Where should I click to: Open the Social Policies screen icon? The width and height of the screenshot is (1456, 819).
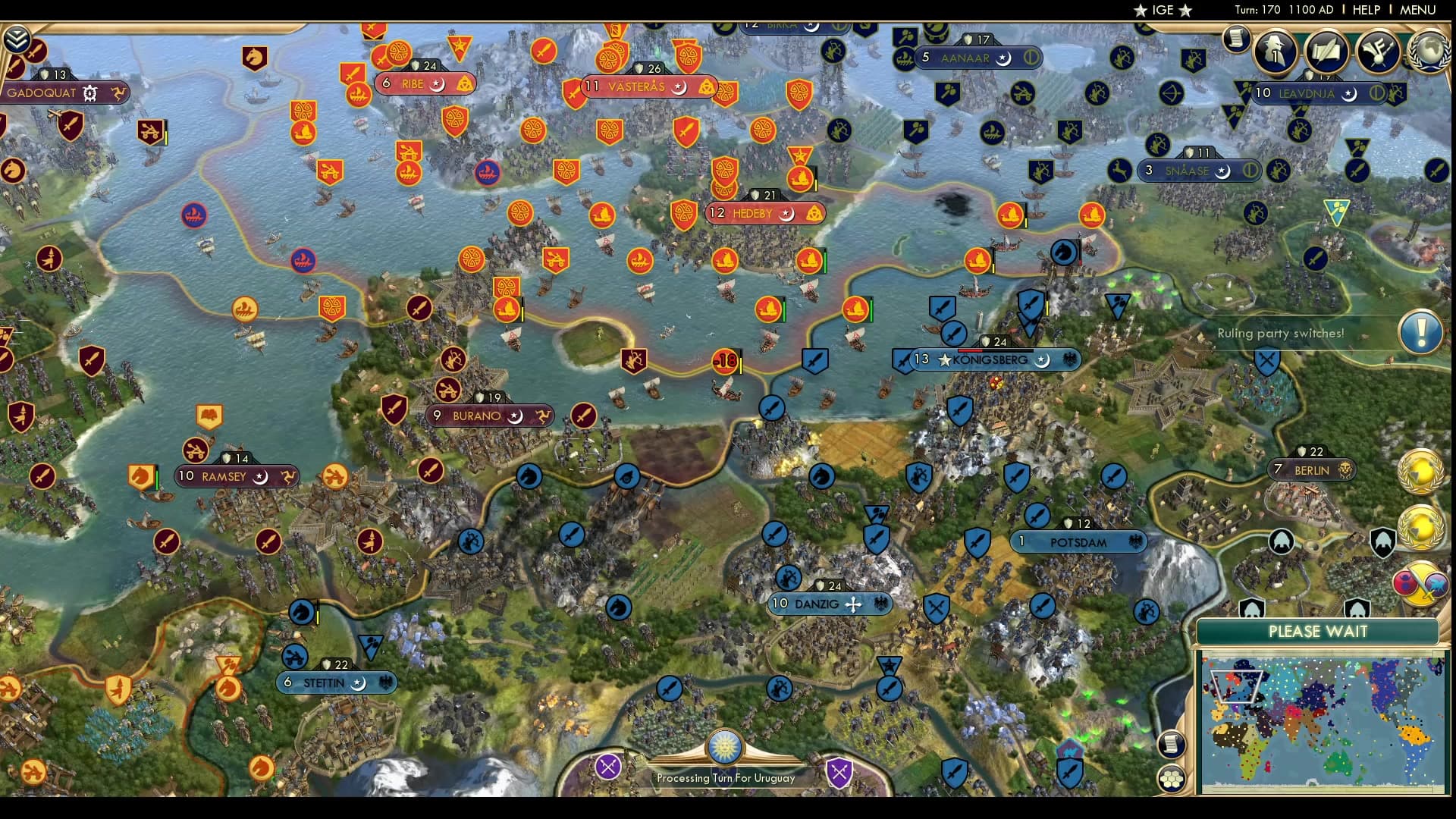[1327, 52]
